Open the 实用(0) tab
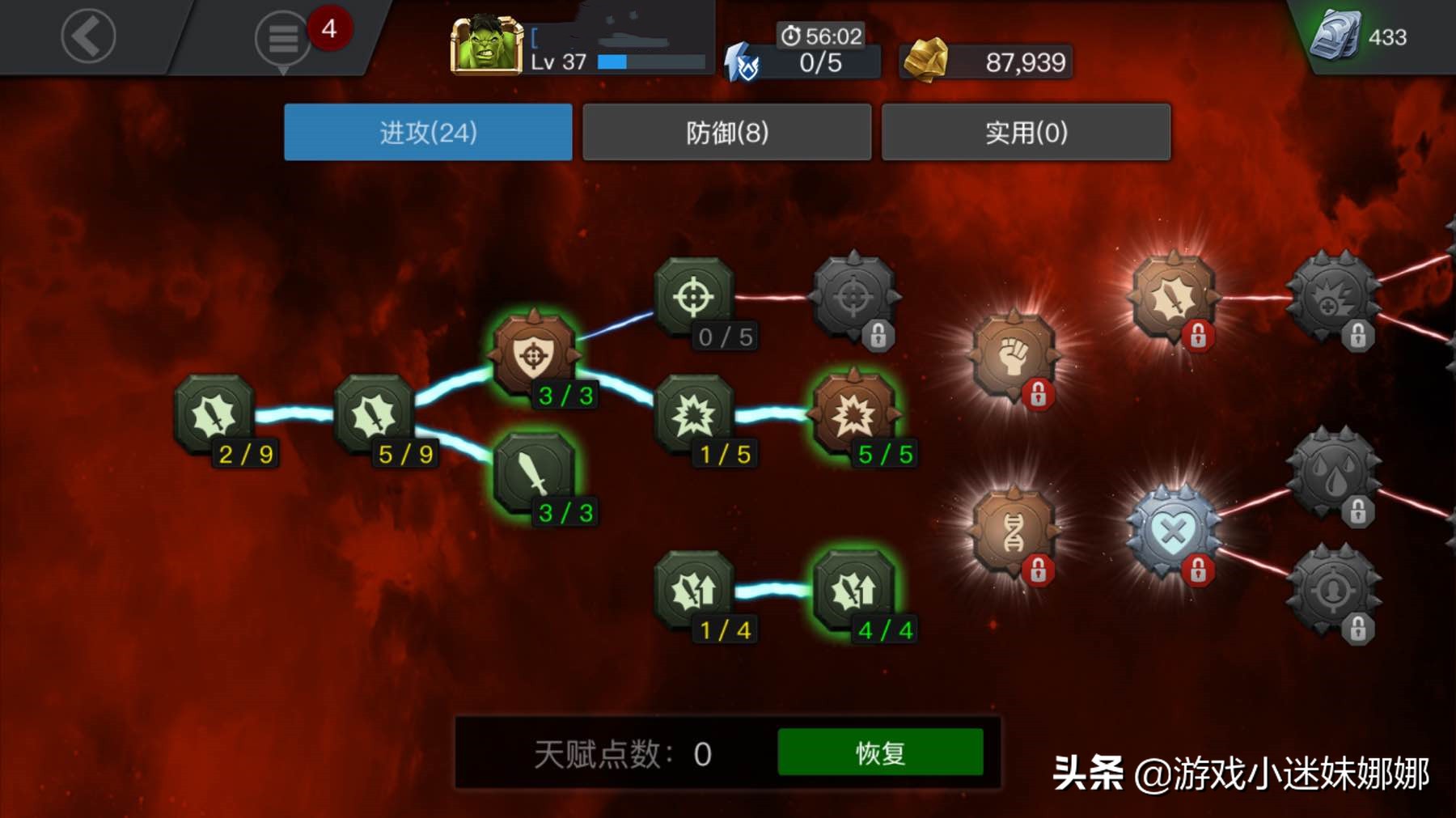 point(1026,130)
